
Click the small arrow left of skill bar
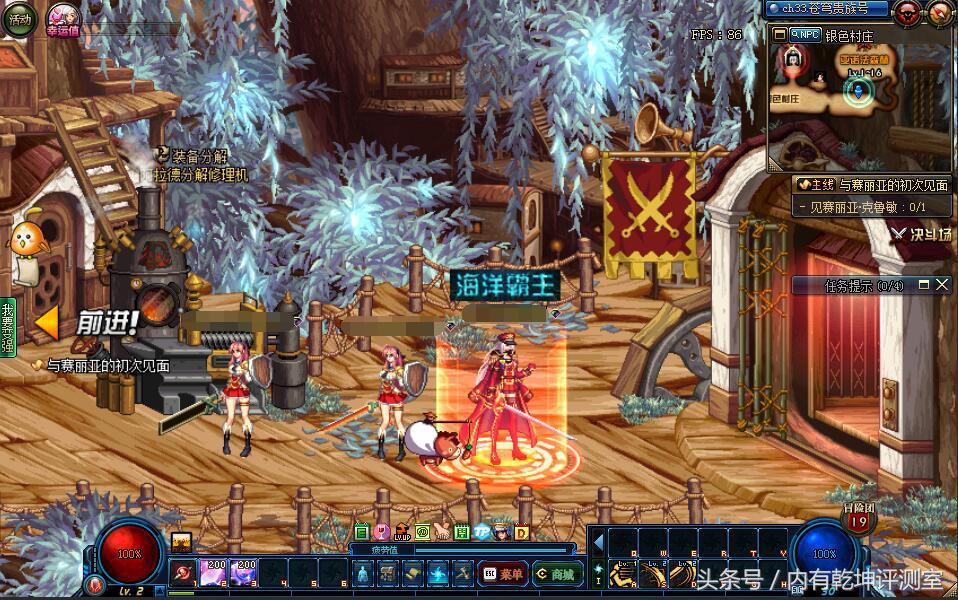tap(599, 543)
